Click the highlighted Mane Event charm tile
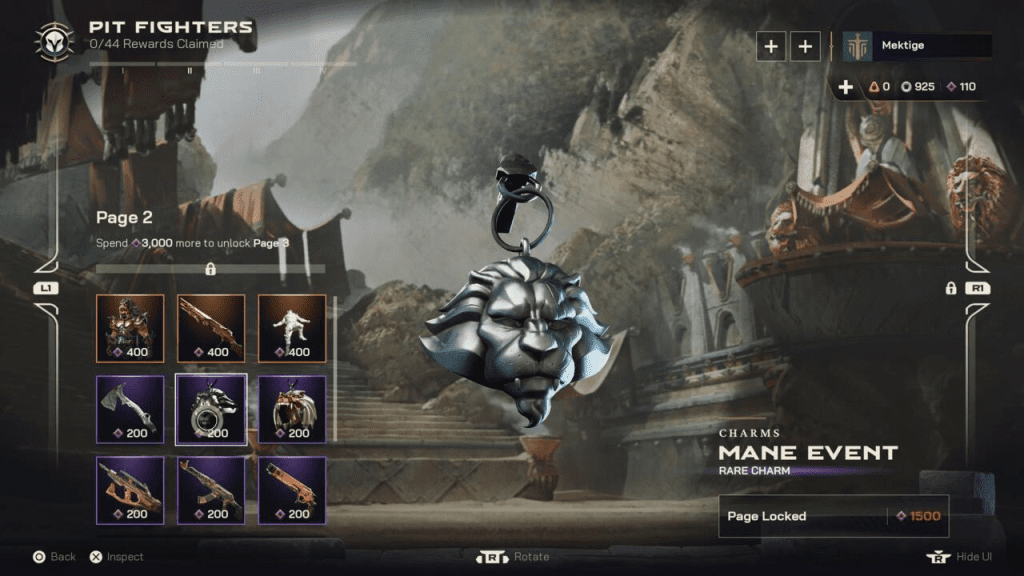 click(x=211, y=408)
